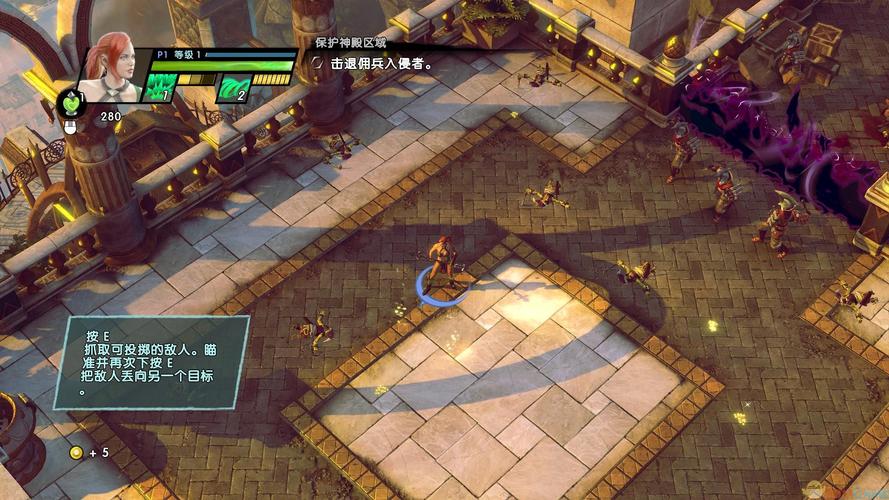Activate the second green swirl skill
Image resolution: width=889 pixels, height=500 pixels.
click(234, 88)
